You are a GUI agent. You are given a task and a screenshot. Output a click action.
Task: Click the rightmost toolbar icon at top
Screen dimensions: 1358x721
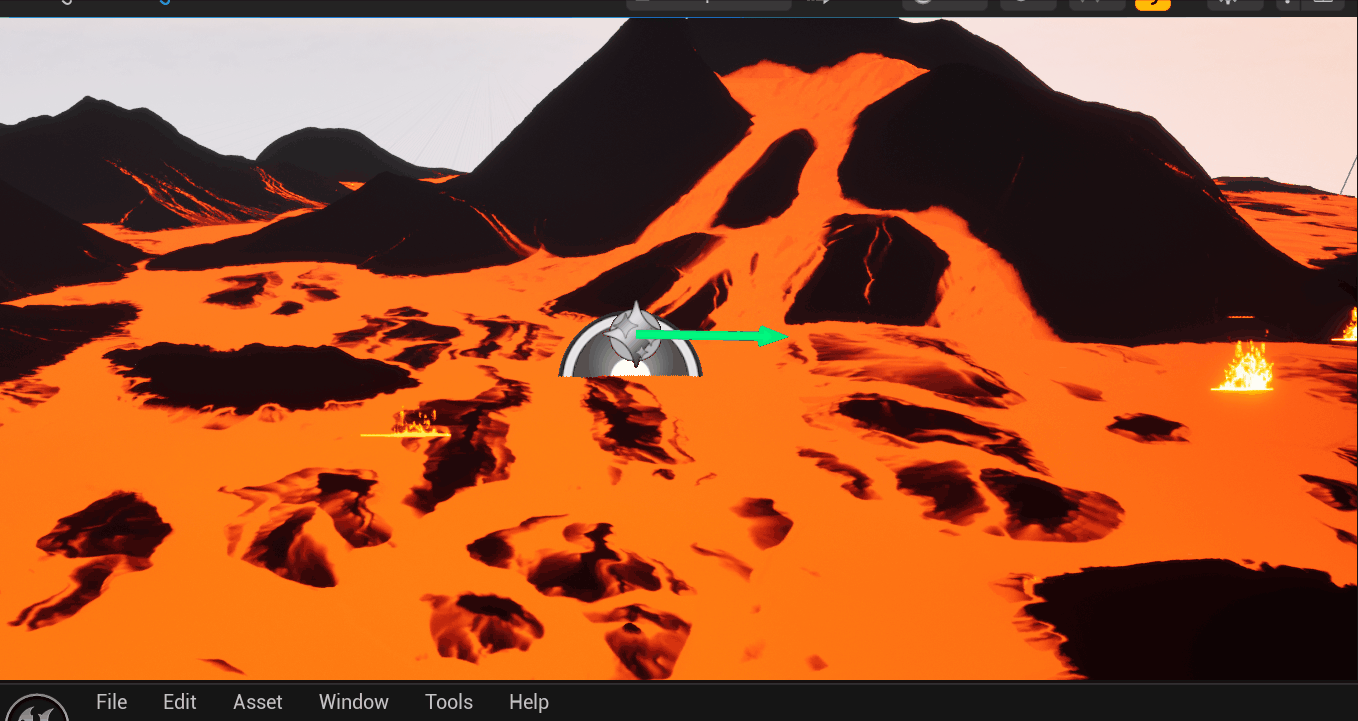tap(1323, 3)
